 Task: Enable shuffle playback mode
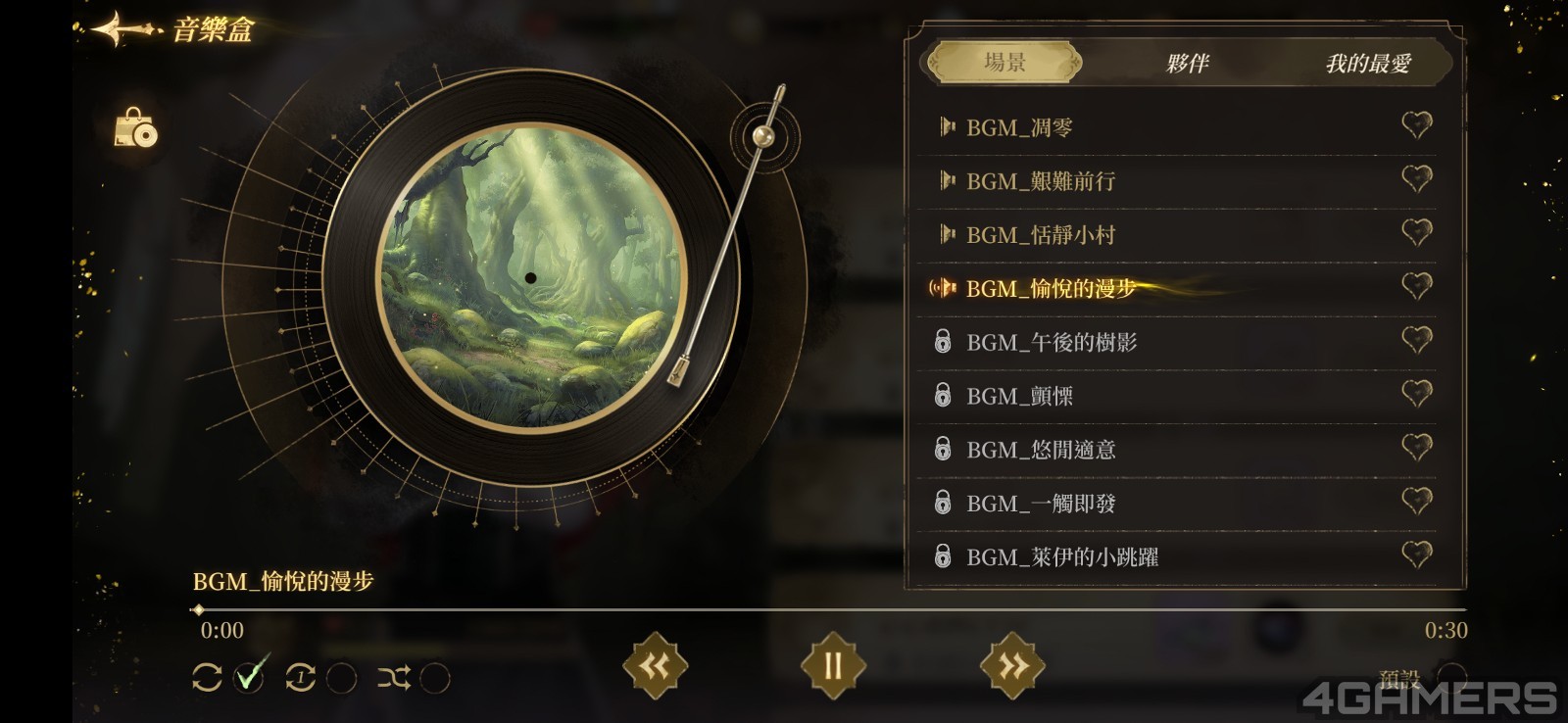[434, 678]
